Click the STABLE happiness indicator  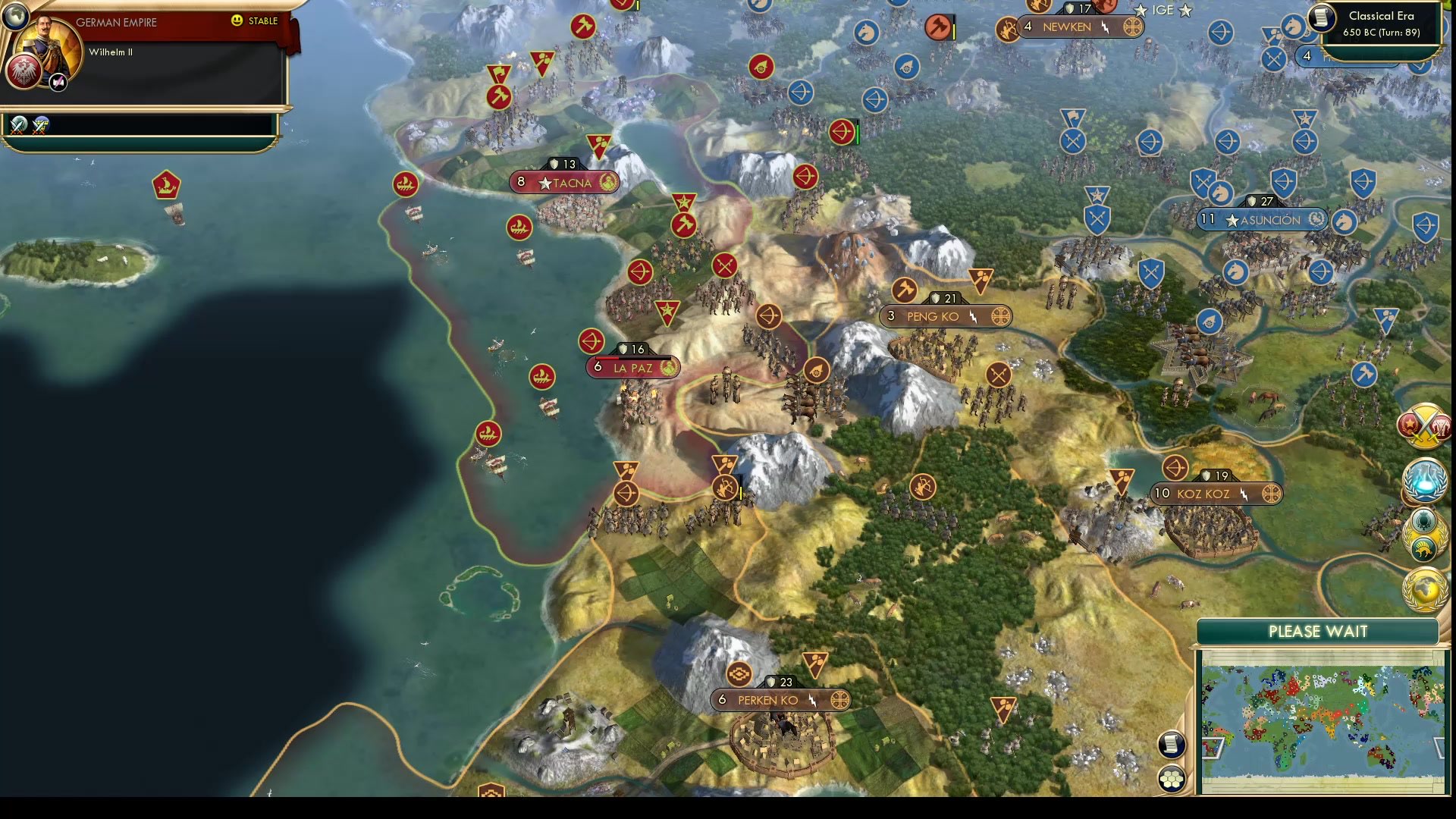[253, 22]
